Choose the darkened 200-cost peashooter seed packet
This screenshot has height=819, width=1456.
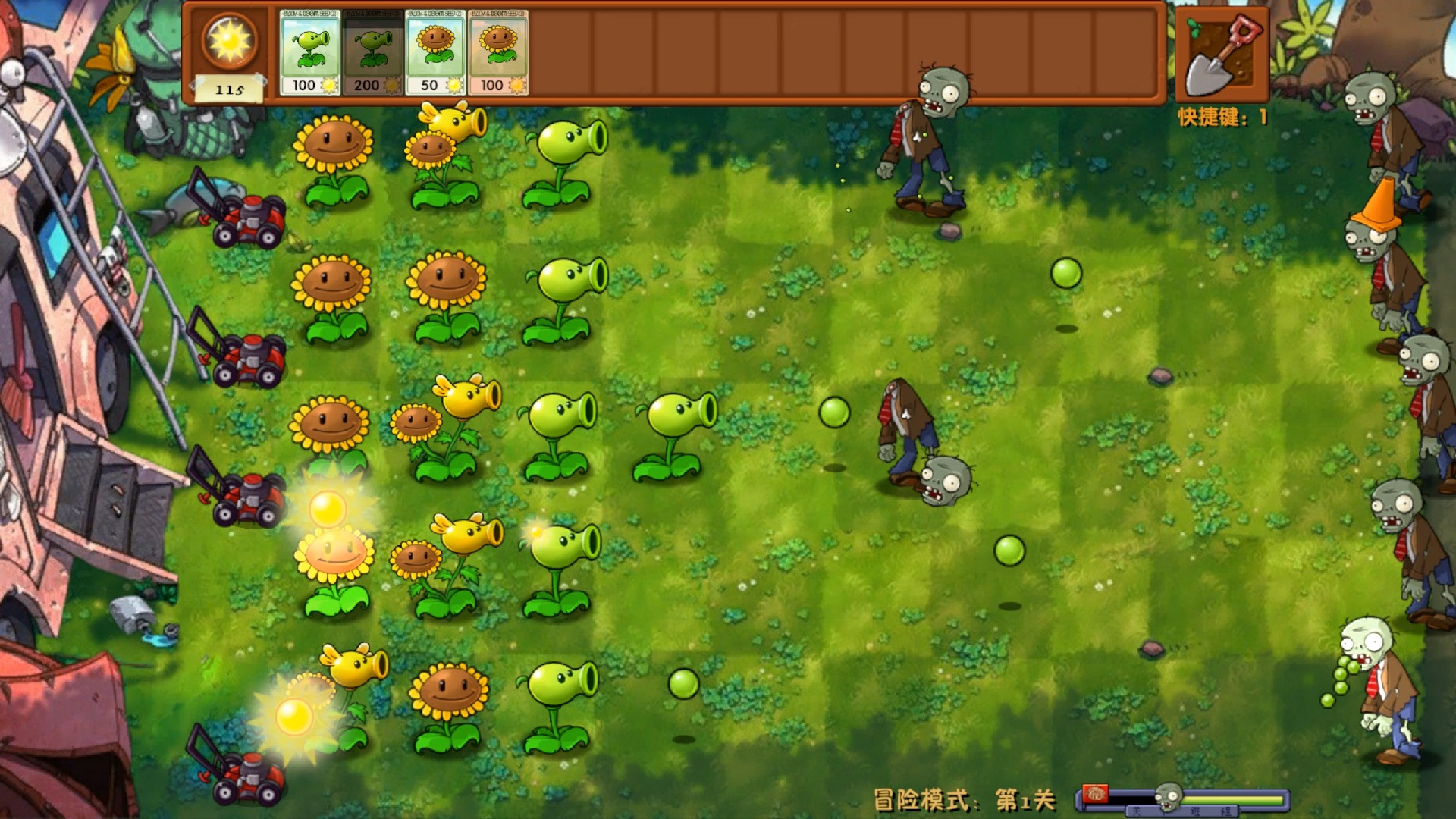372,52
